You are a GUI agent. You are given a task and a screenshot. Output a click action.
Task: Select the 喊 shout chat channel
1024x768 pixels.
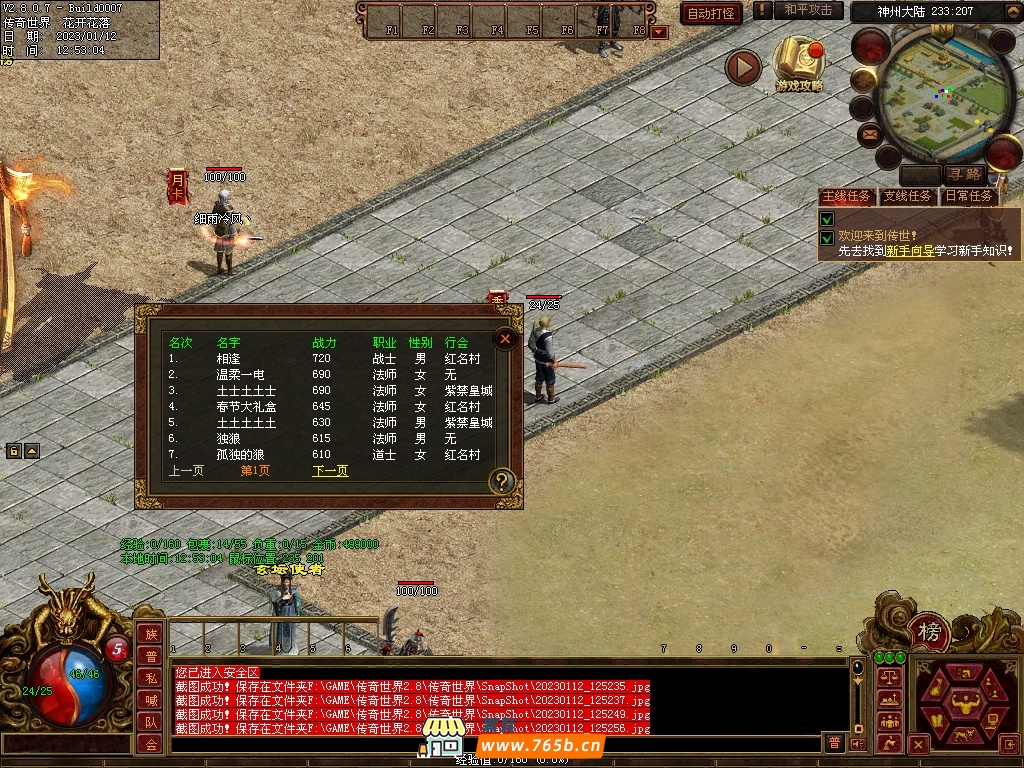coord(150,700)
